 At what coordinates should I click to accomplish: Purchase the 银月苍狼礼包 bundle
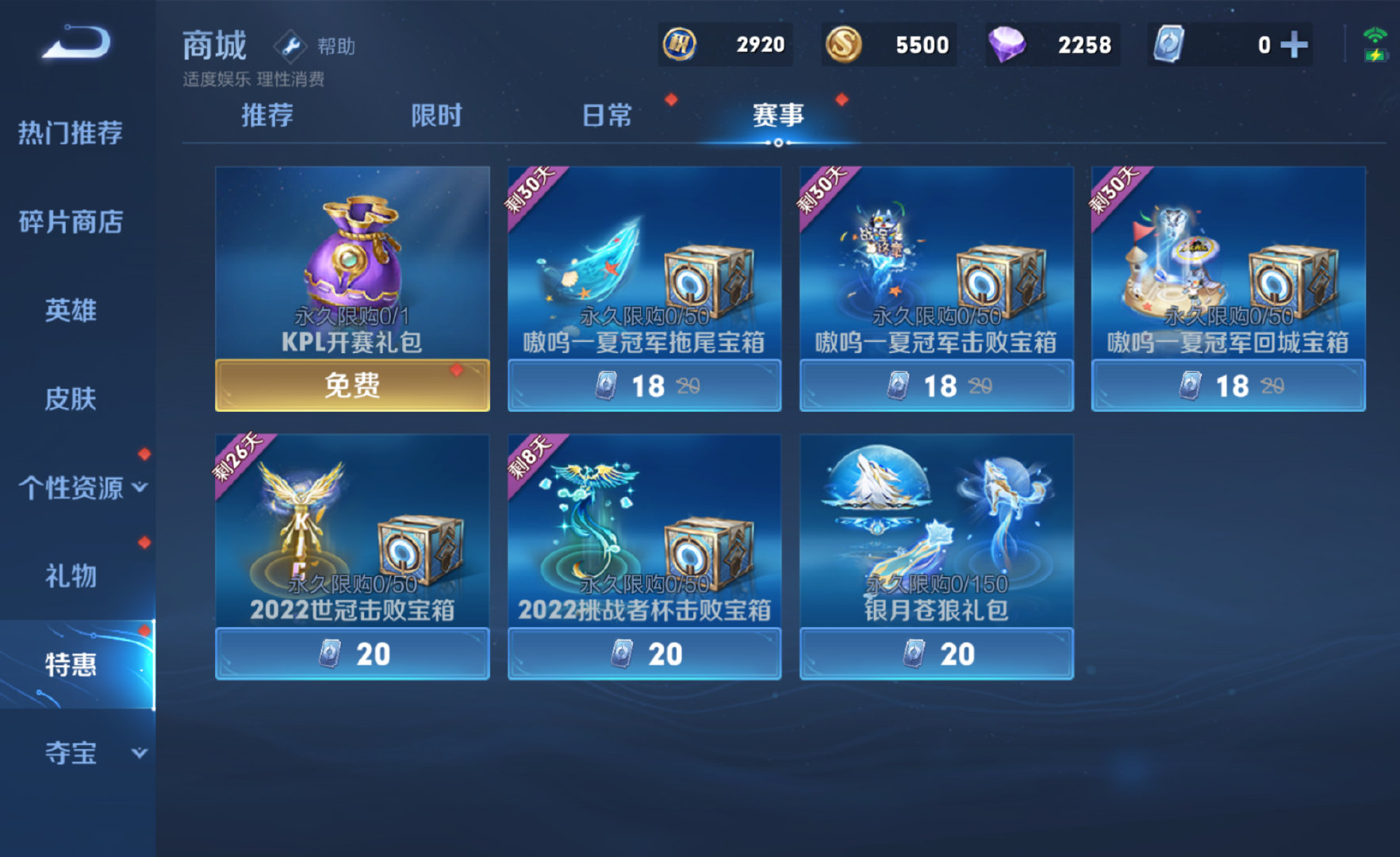pyautogui.click(x=936, y=654)
